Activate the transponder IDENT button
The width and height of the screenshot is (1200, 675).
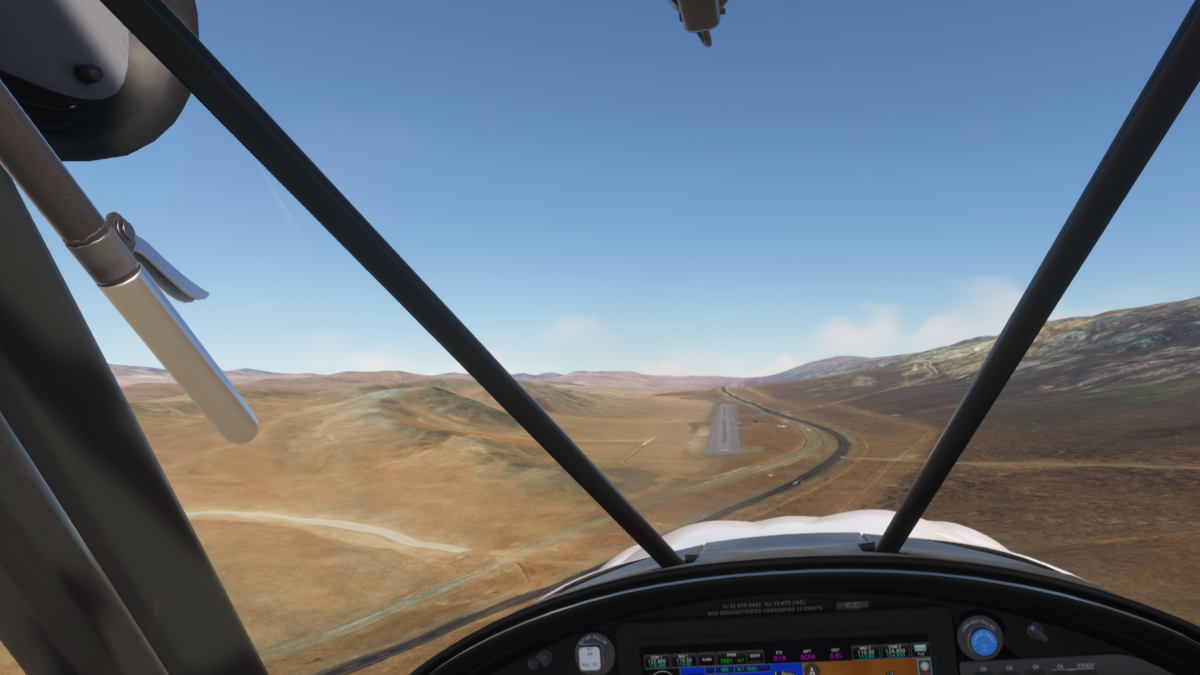tap(755, 657)
